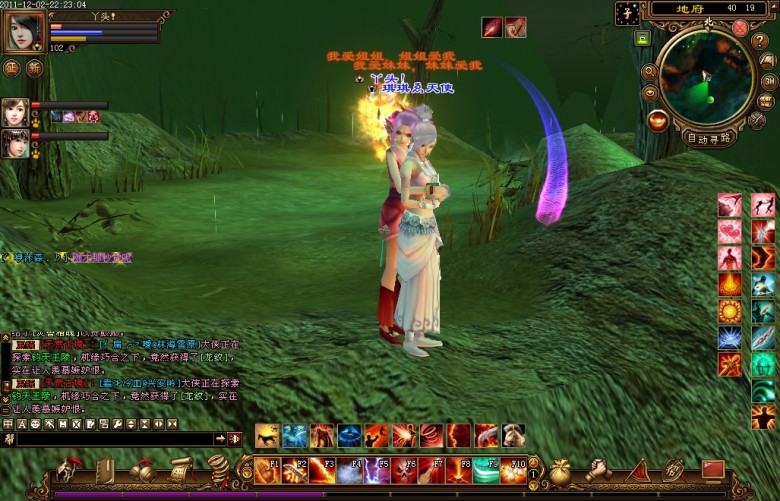The image size is (780, 501).
Task: Click the gold ingot icon near minimap
Action: 657,120
